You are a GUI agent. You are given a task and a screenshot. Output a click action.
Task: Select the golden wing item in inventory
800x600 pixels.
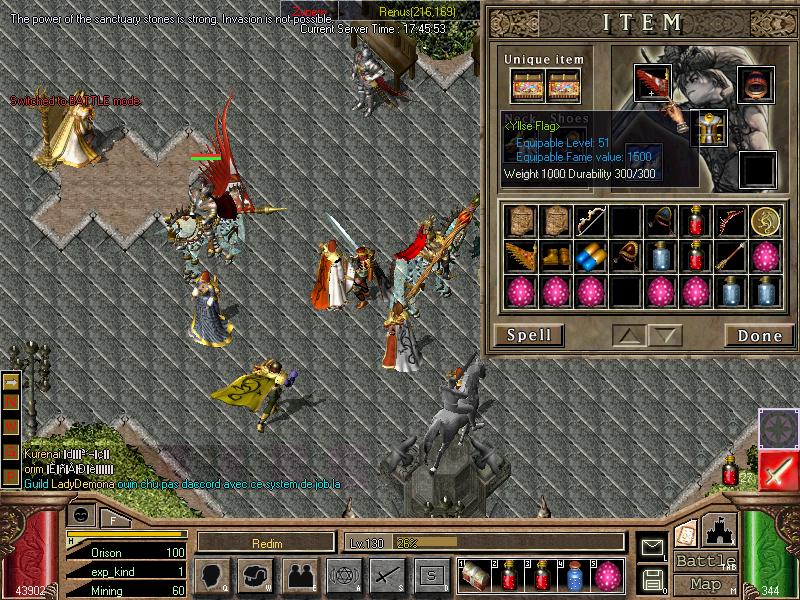520,257
